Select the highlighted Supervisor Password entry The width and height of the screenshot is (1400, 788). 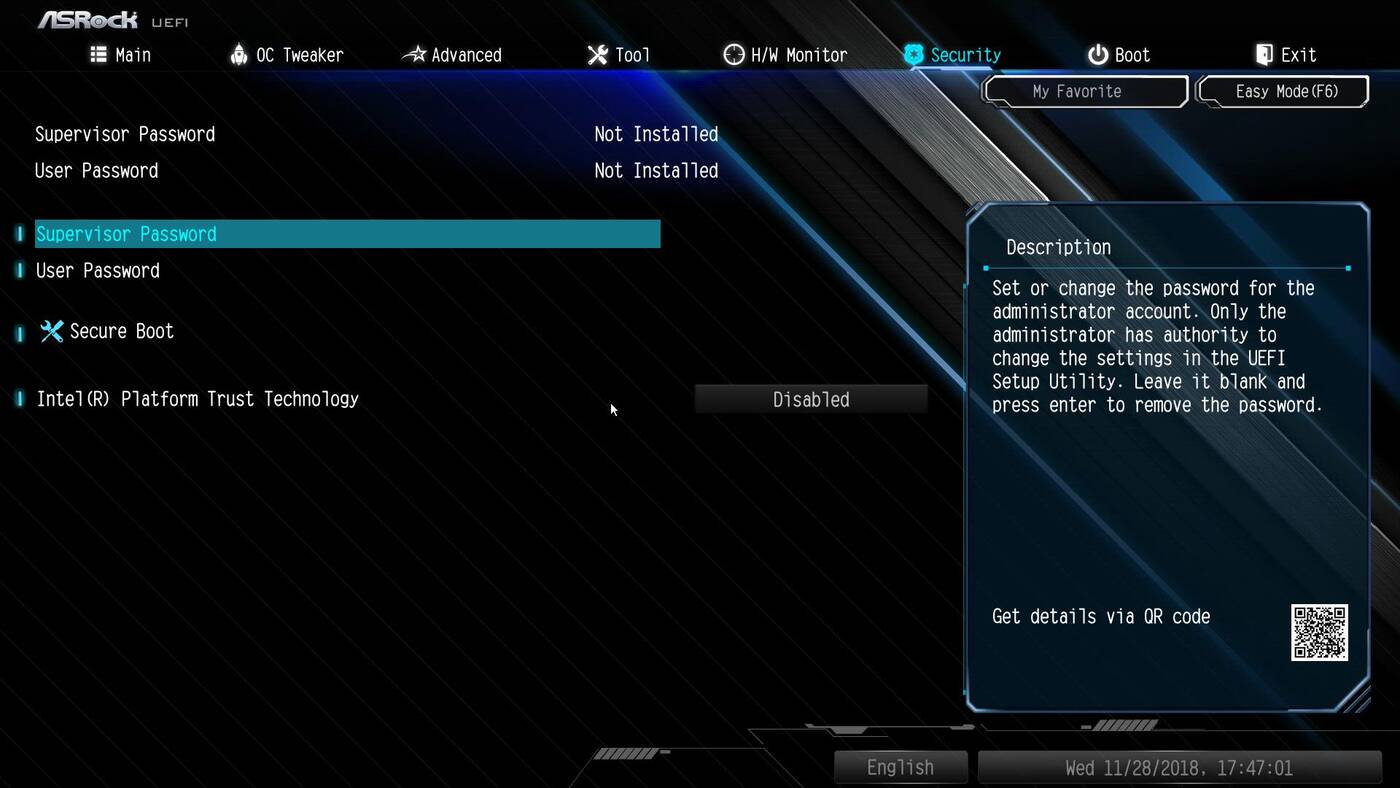click(347, 234)
